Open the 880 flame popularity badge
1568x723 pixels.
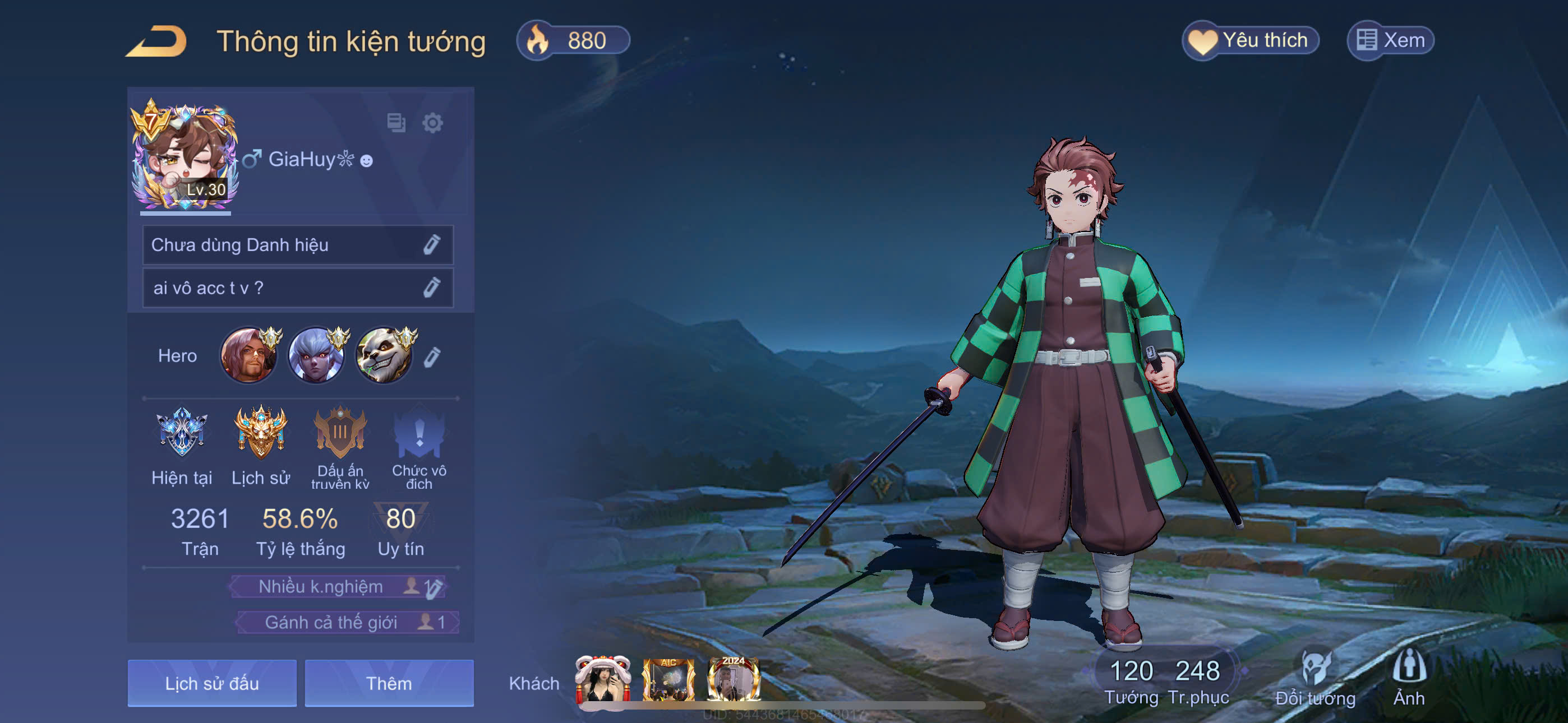(572, 41)
